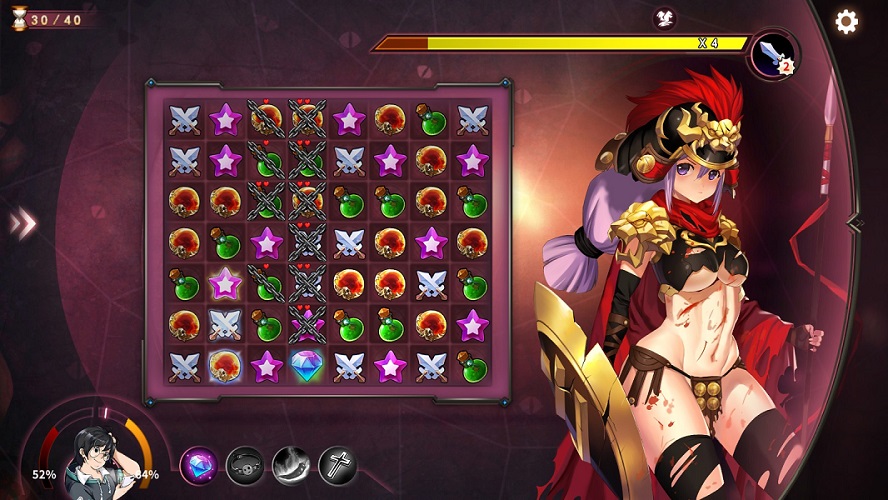Select the glowing purple star tile
Viewport: 888px width, 500px height.
[x=225, y=283]
